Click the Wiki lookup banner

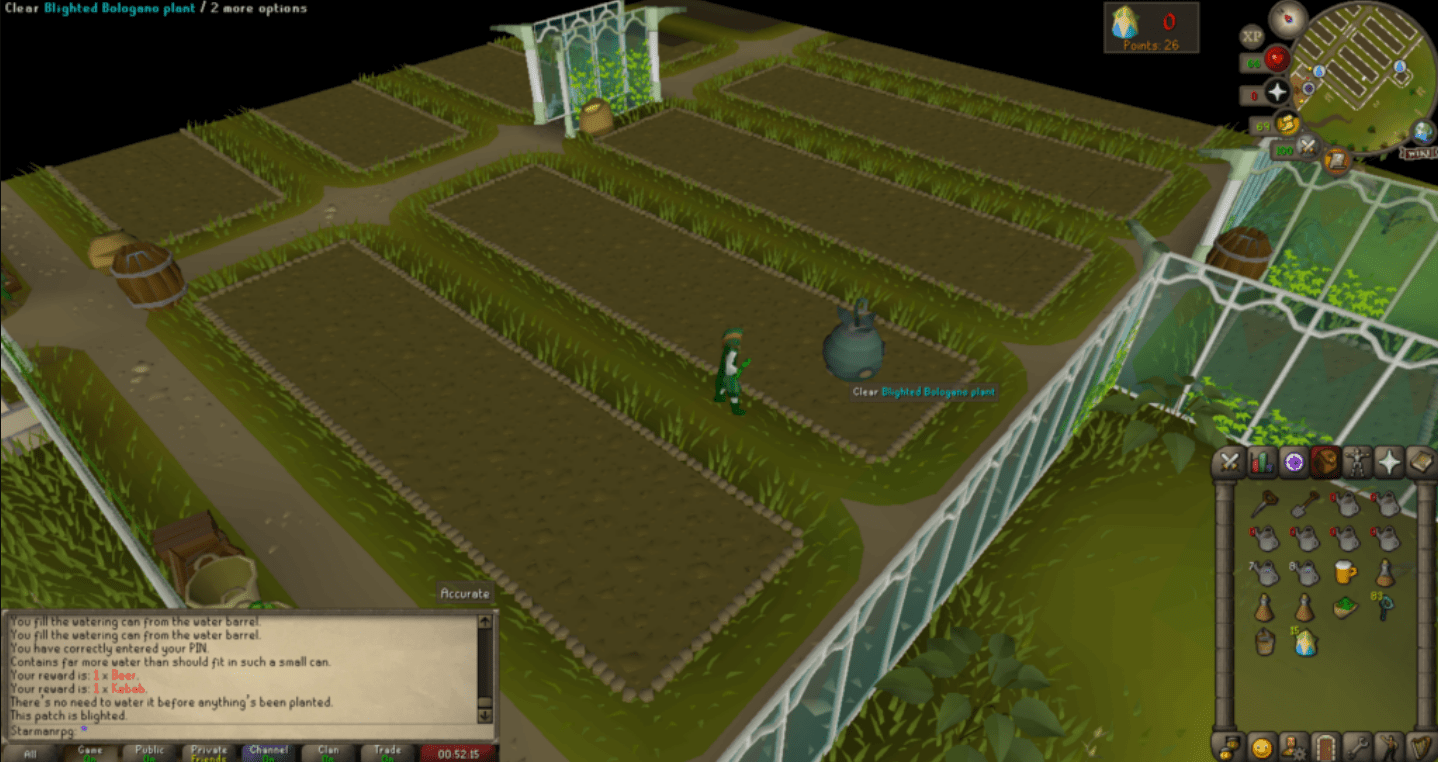(1416, 152)
